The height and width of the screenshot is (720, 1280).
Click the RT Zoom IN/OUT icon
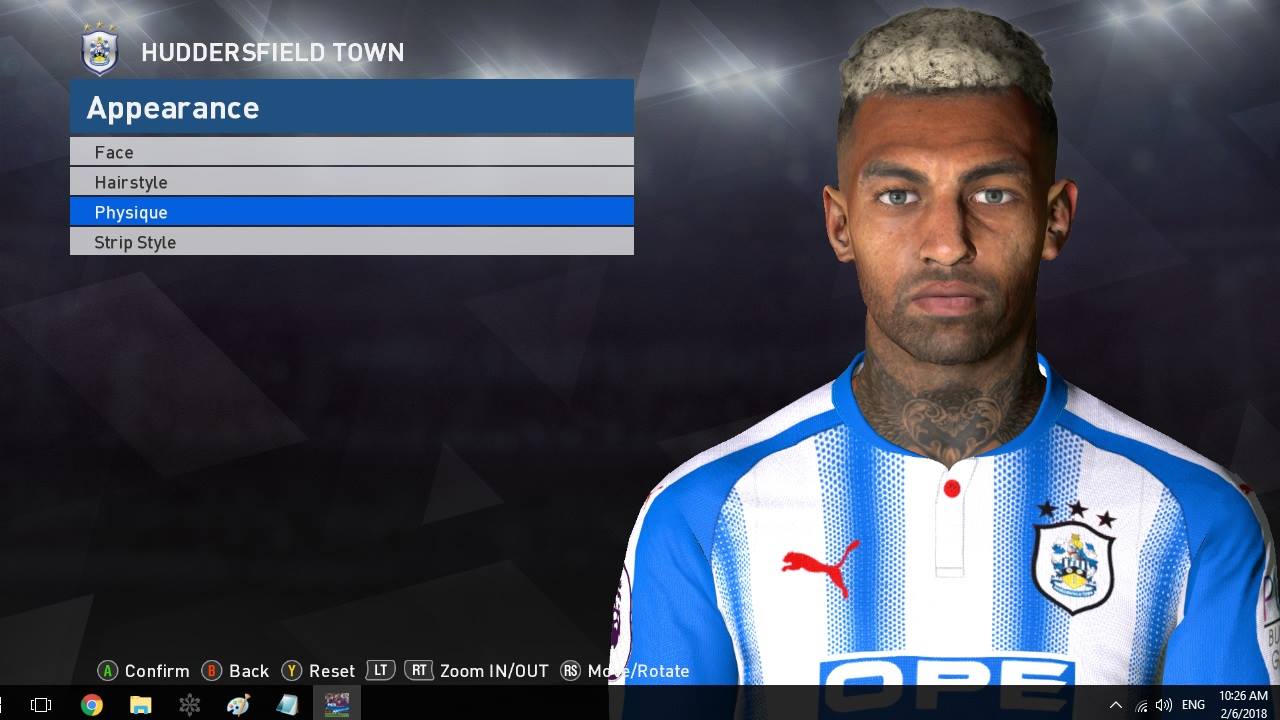click(x=419, y=671)
